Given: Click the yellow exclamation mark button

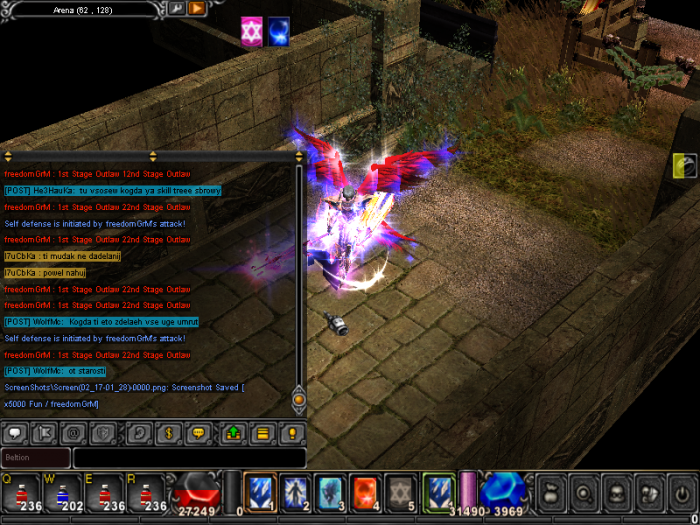Looking at the screenshot, I should click(292, 434).
